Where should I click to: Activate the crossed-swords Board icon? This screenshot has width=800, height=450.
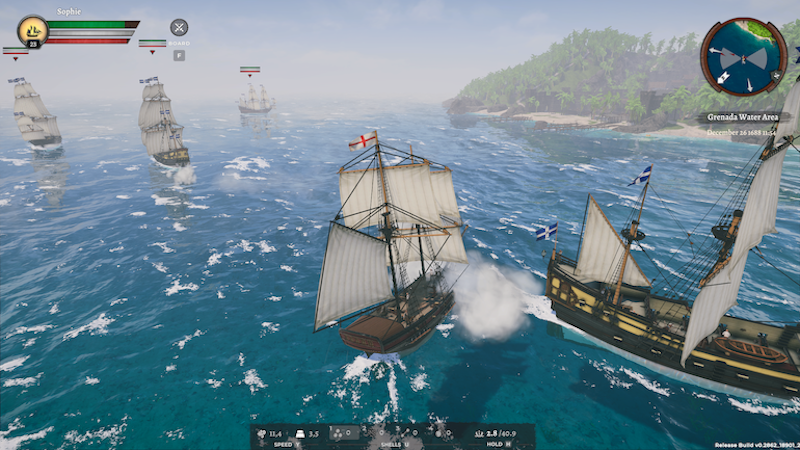coord(179,28)
